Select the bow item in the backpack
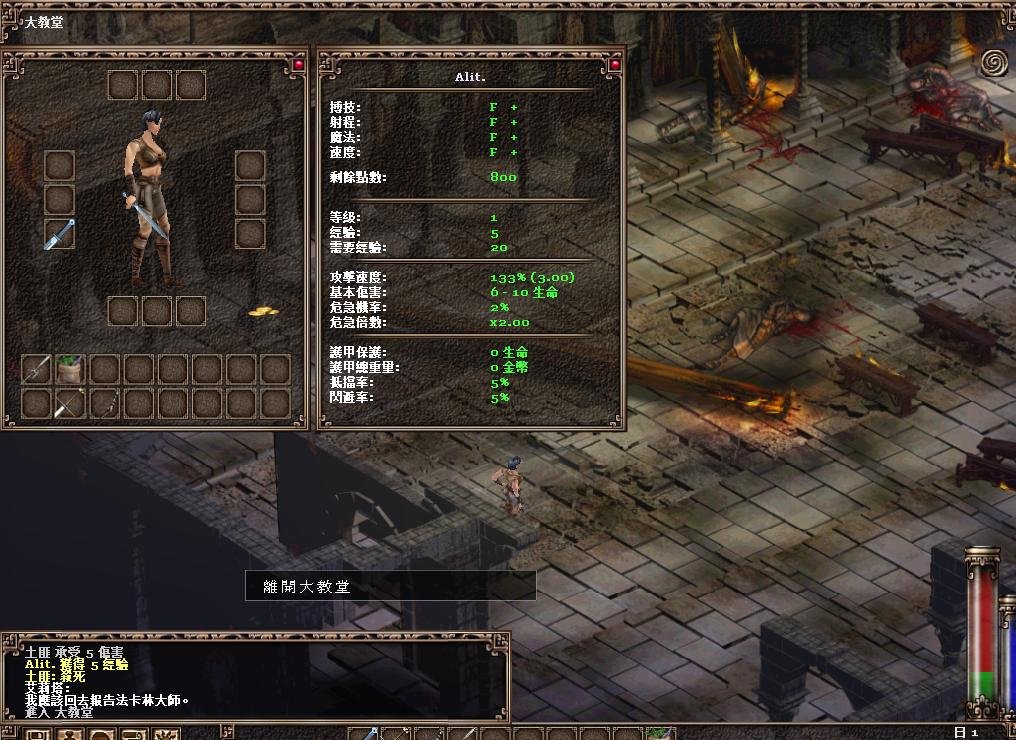 click(70, 404)
